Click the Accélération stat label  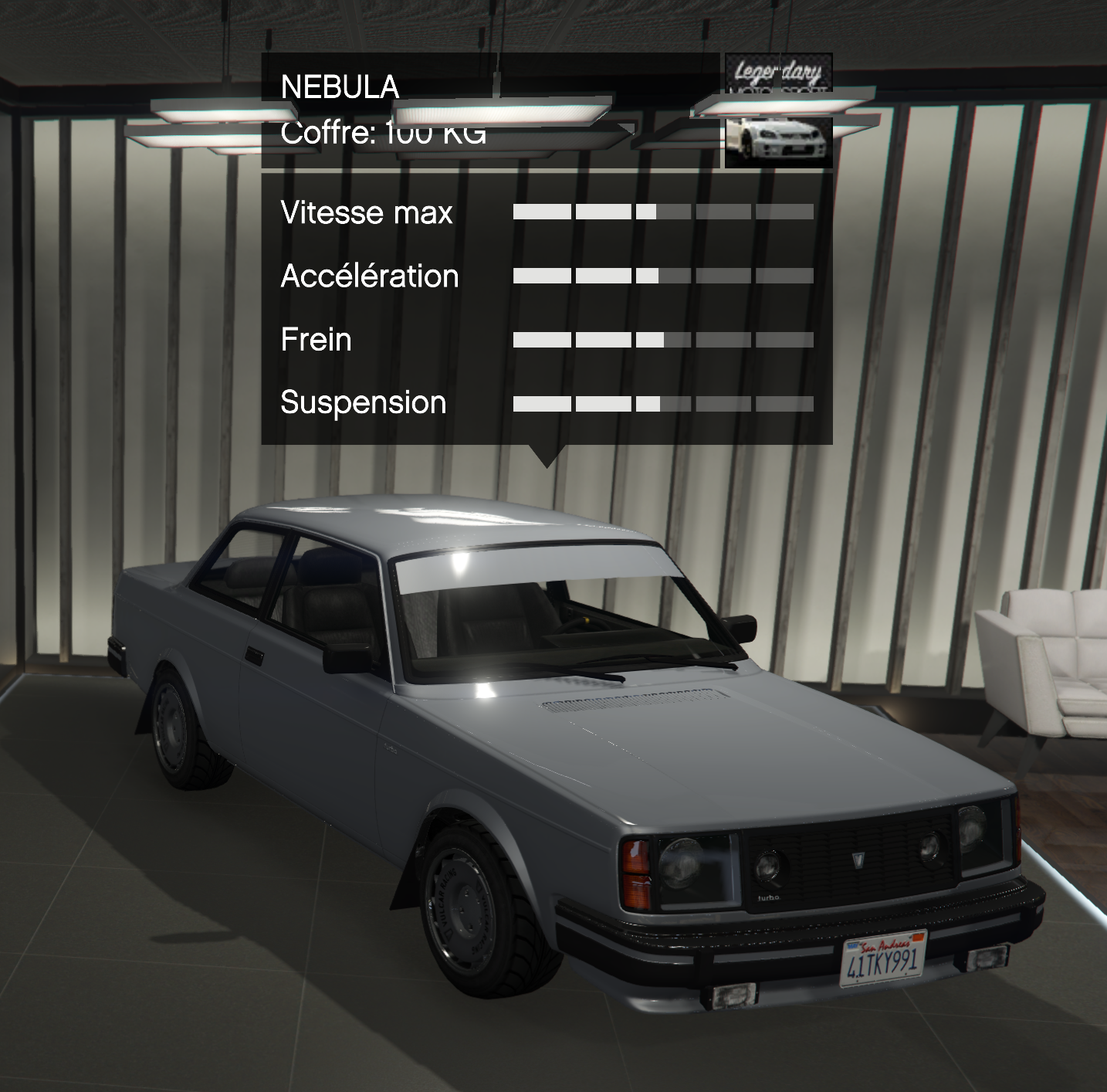click(369, 276)
